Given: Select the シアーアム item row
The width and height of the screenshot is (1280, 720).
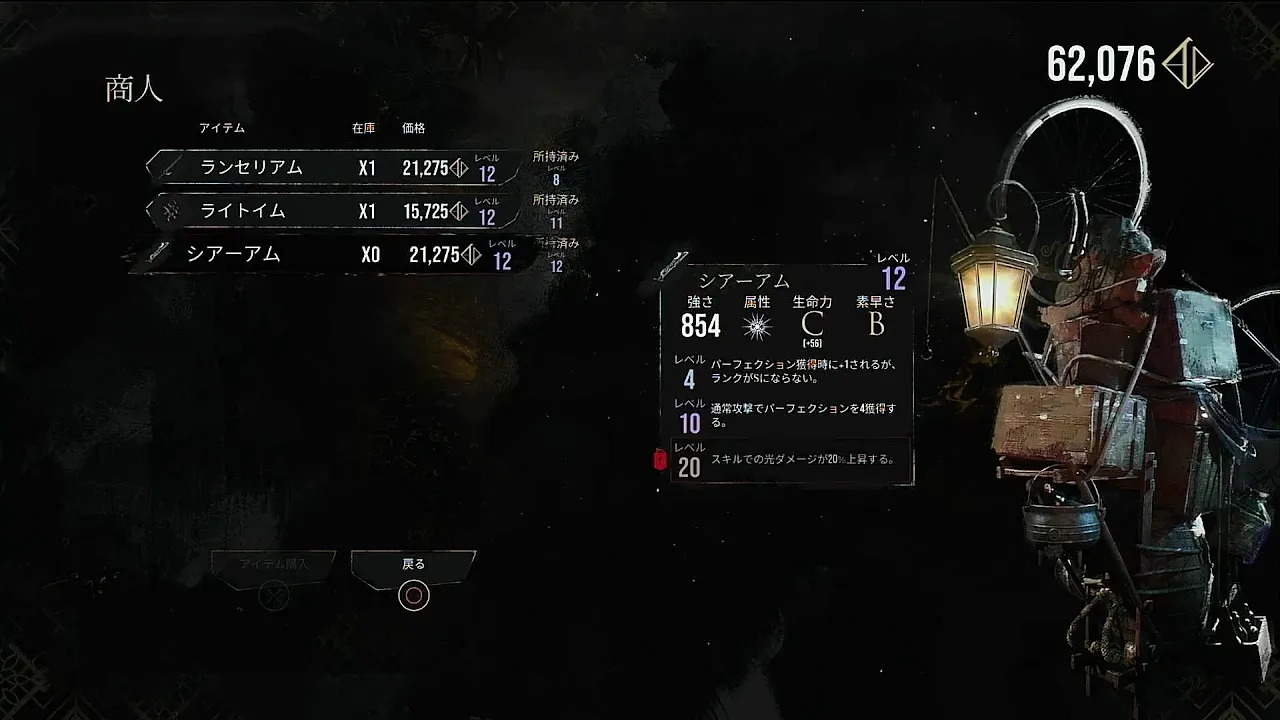Looking at the screenshot, I should pyautogui.click(x=335, y=255).
